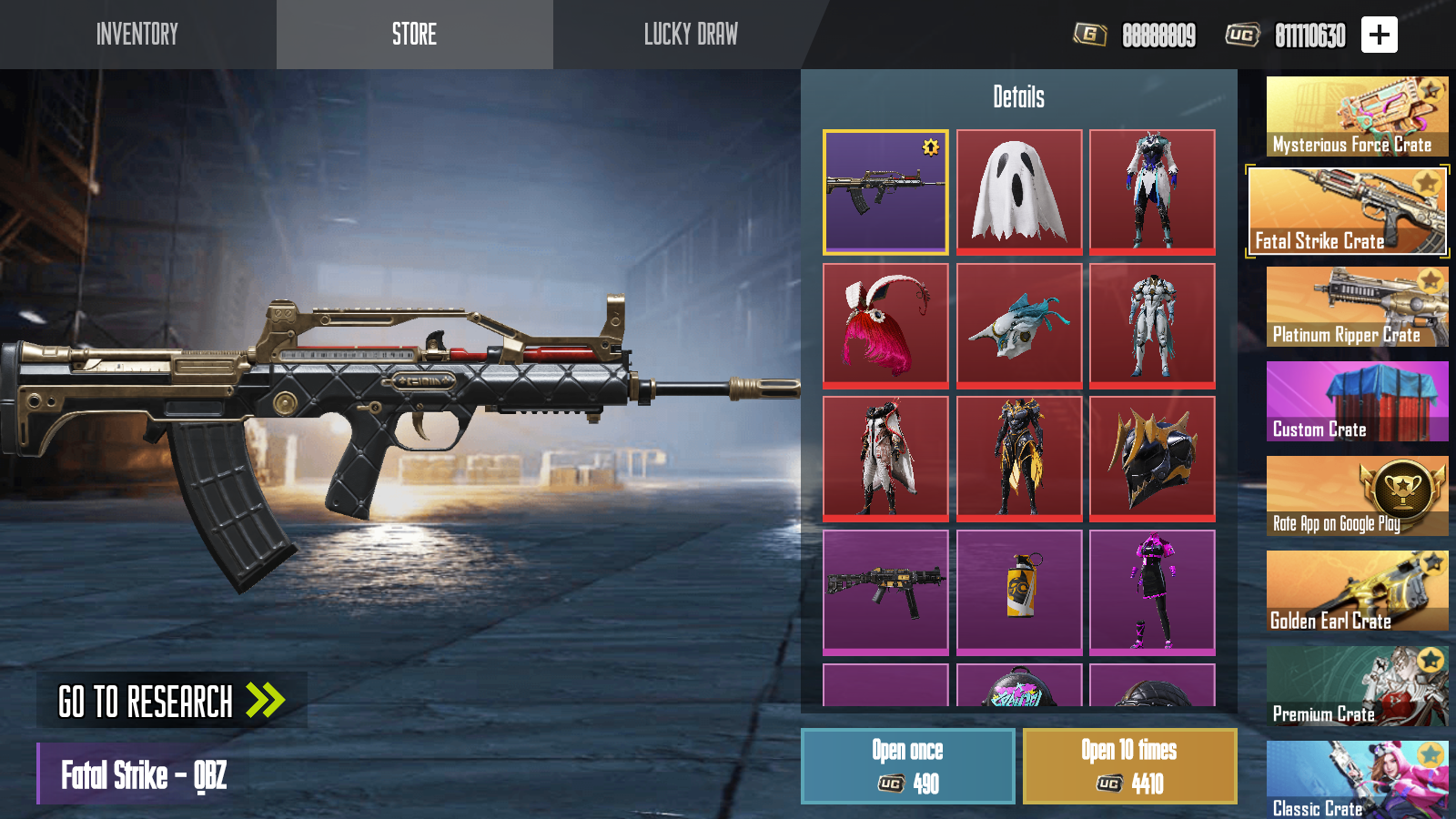View the white ghost costume reward
1456x819 pixels.
[1019, 192]
